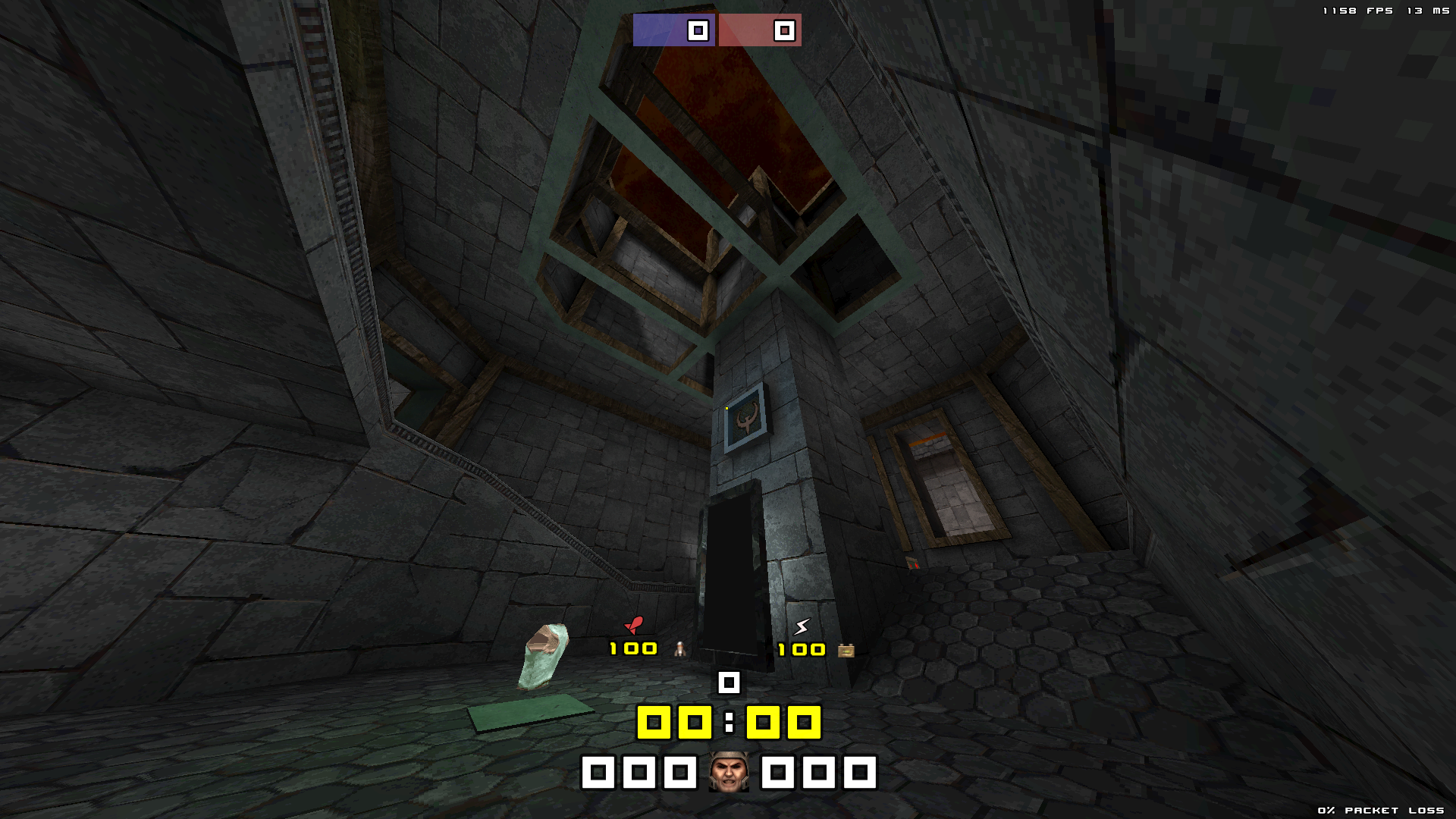Select the red team panel

click(759, 30)
